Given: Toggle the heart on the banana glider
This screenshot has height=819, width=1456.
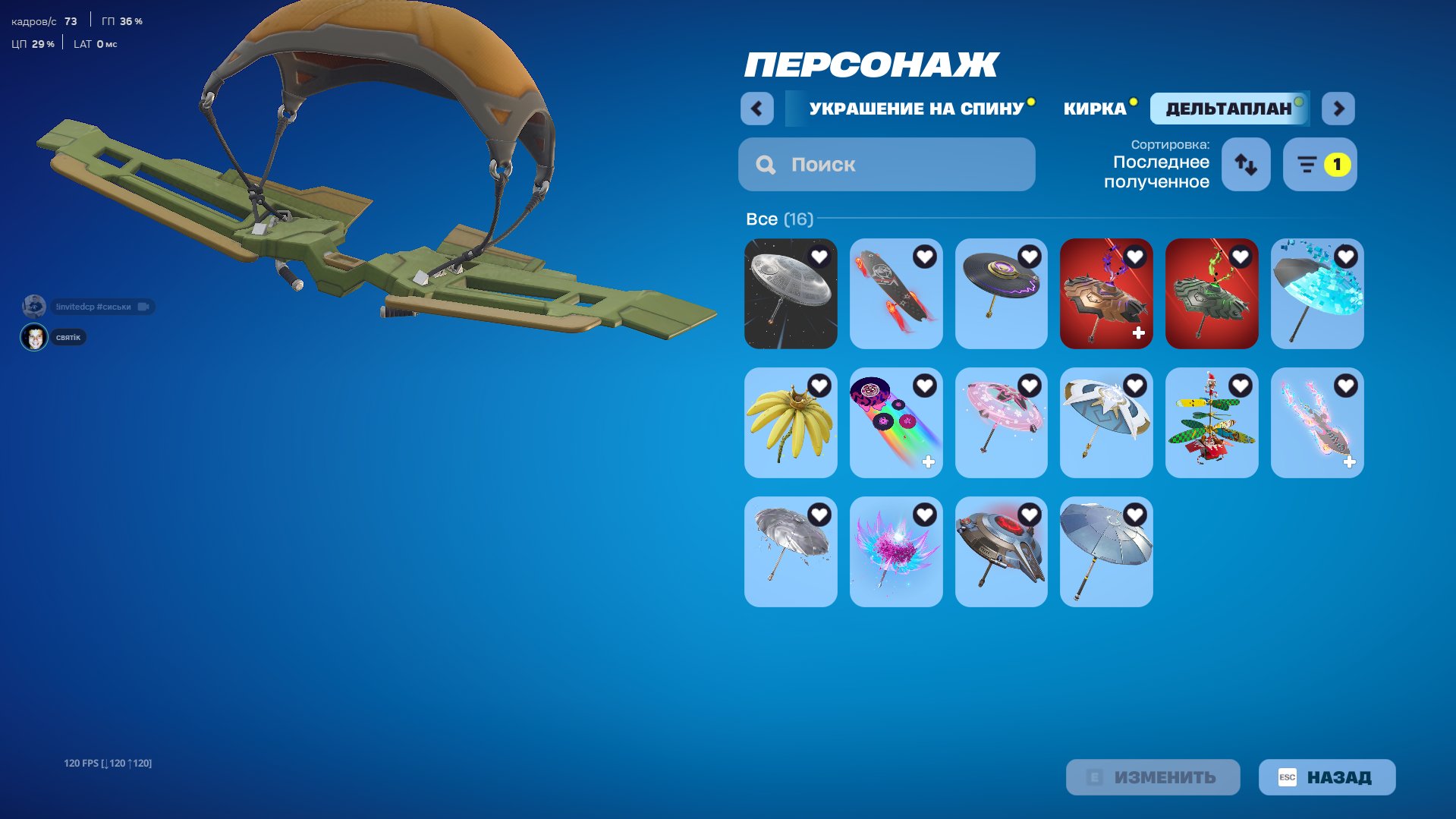Looking at the screenshot, I should 818,386.
